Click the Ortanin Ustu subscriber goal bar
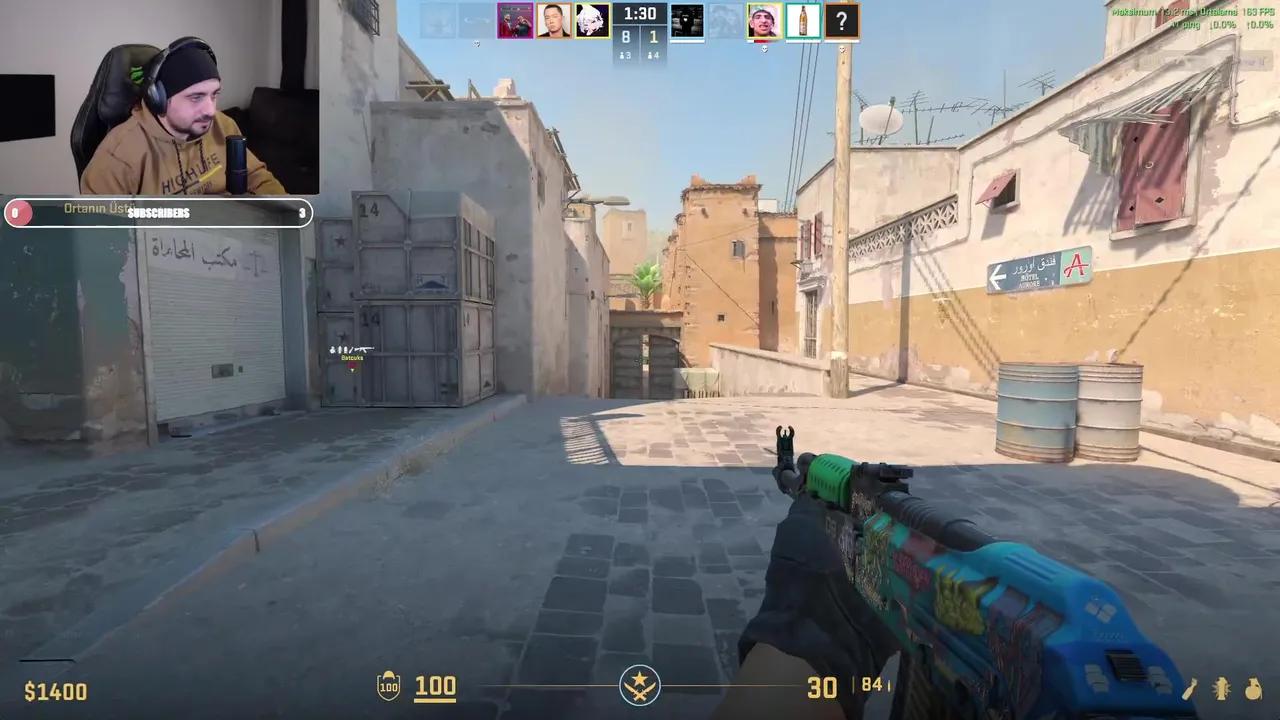1280x720 pixels. 100,211
